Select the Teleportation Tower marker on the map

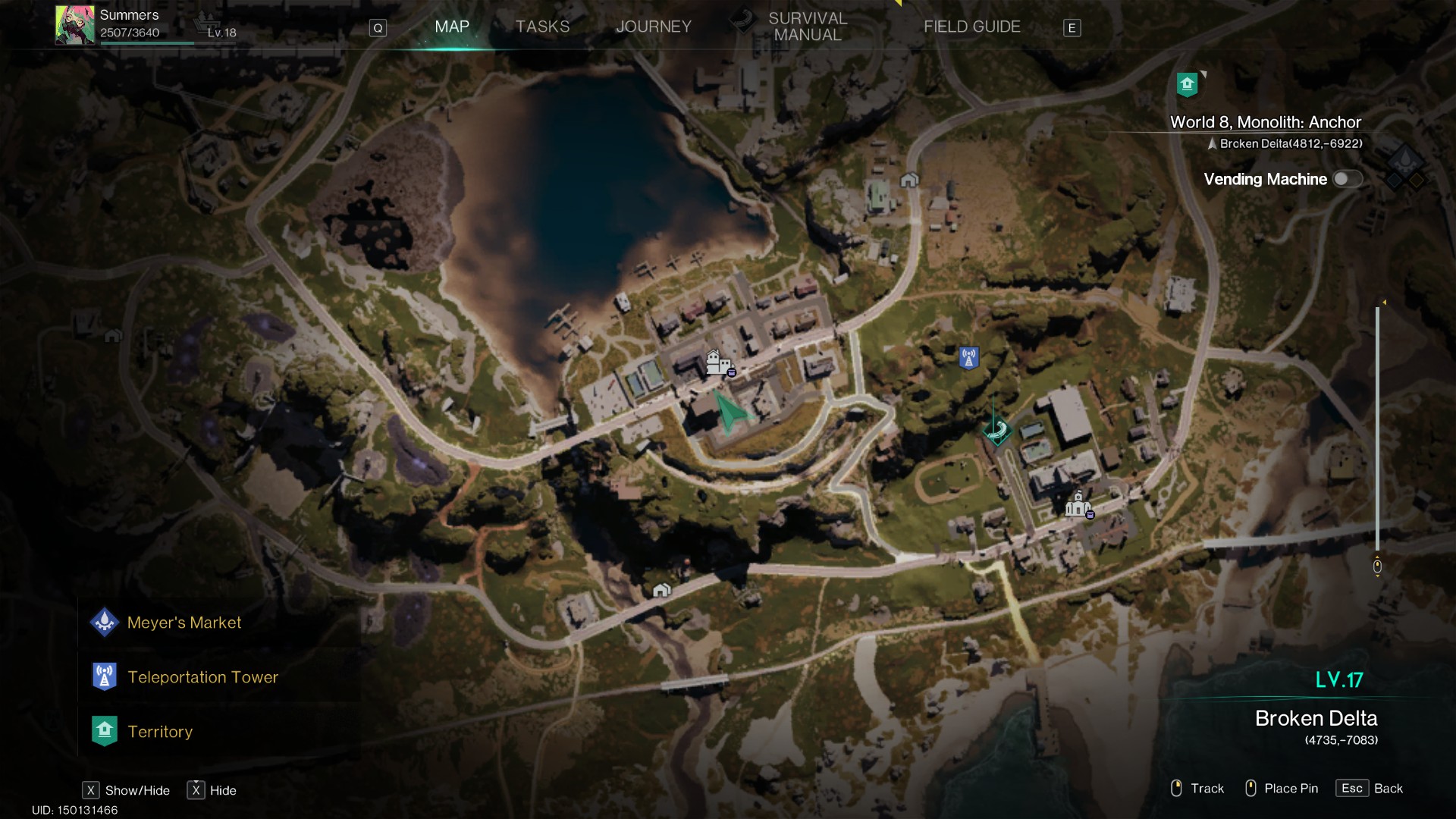coord(968,357)
